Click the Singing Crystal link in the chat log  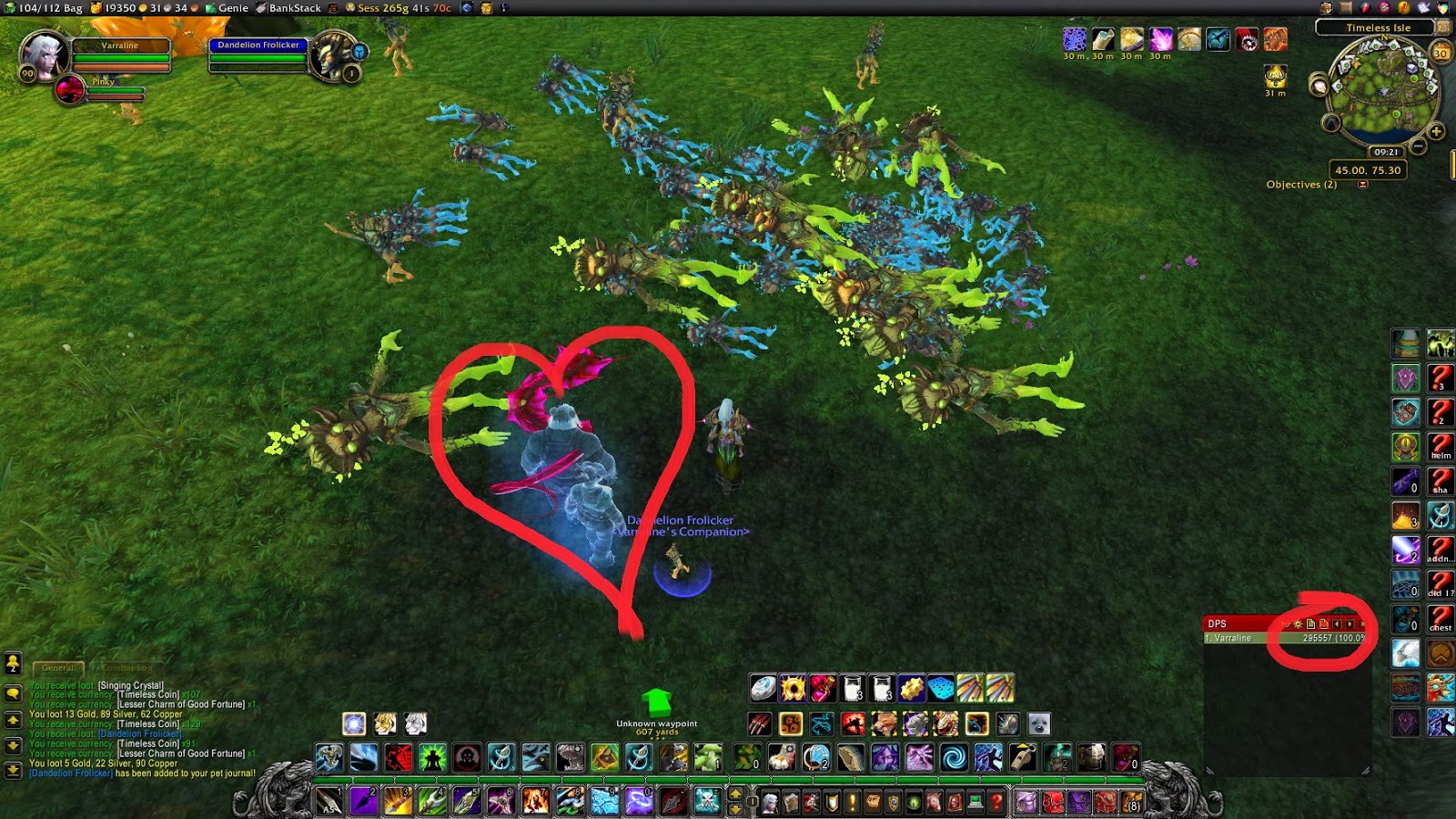point(133,684)
